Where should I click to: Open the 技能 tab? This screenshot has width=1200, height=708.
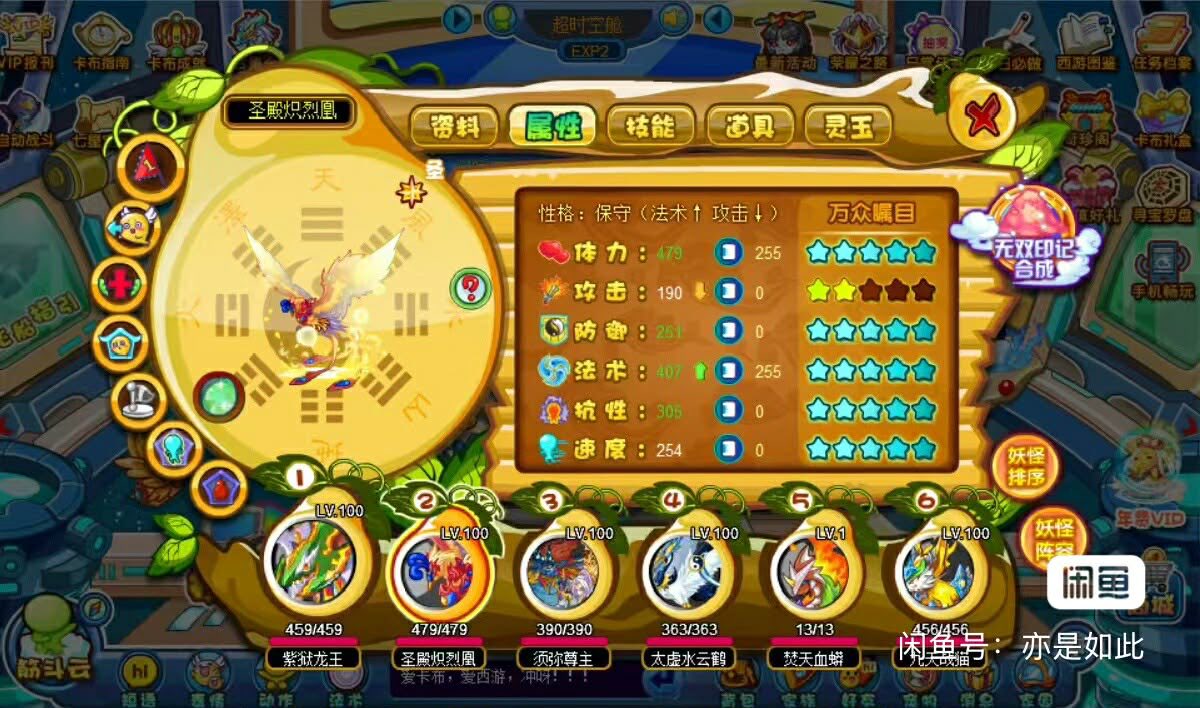[x=651, y=125]
